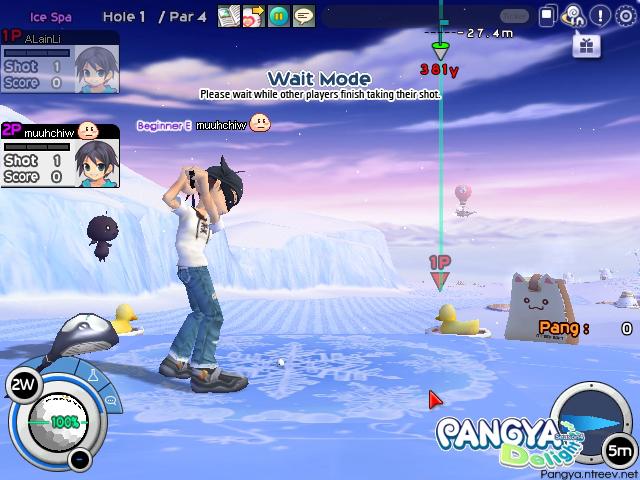Open the scorecard notebook icon
640x480 pixels.
229,16
